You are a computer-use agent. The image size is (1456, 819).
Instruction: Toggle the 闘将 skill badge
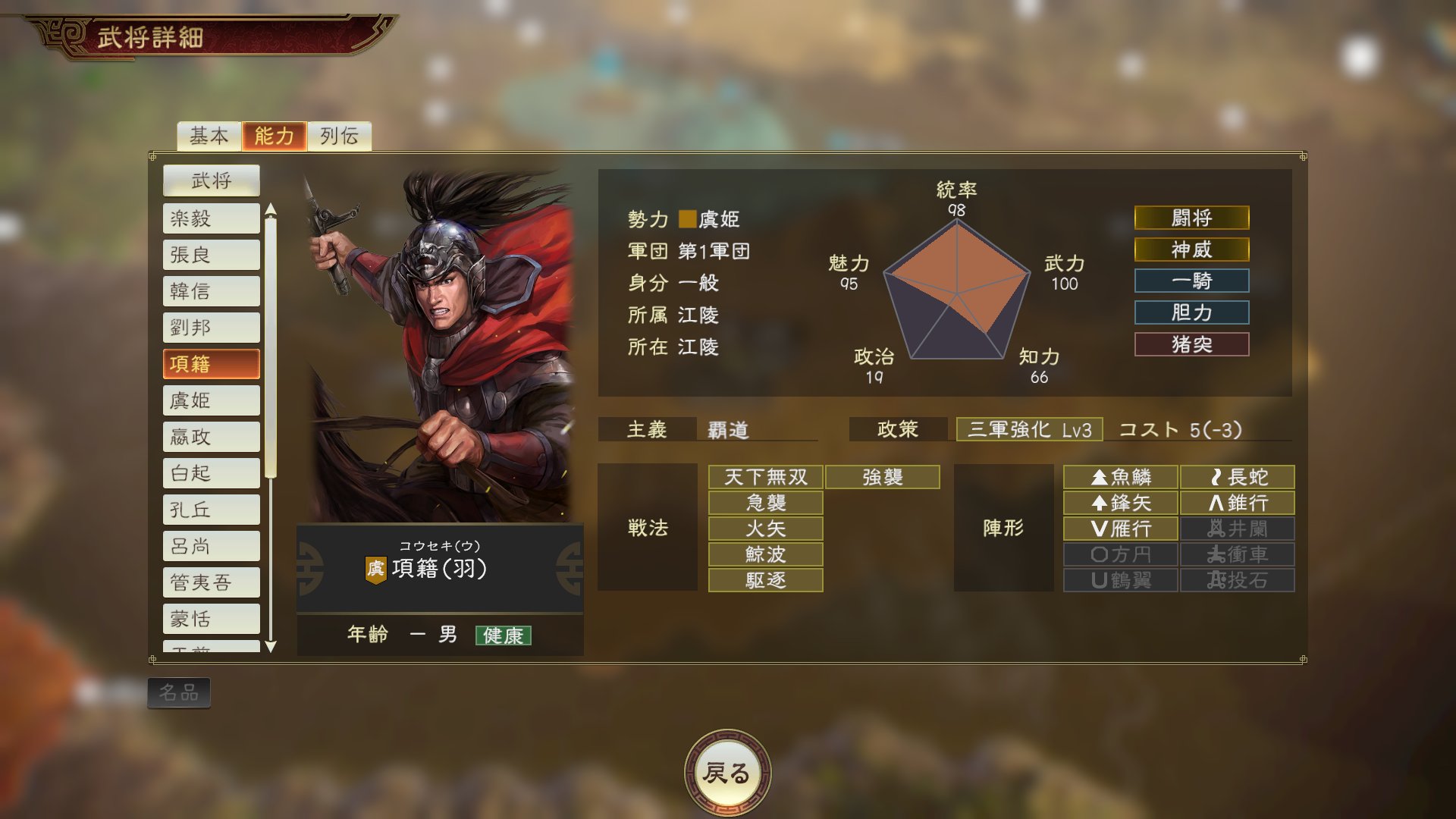pyautogui.click(x=1191, y=218)
